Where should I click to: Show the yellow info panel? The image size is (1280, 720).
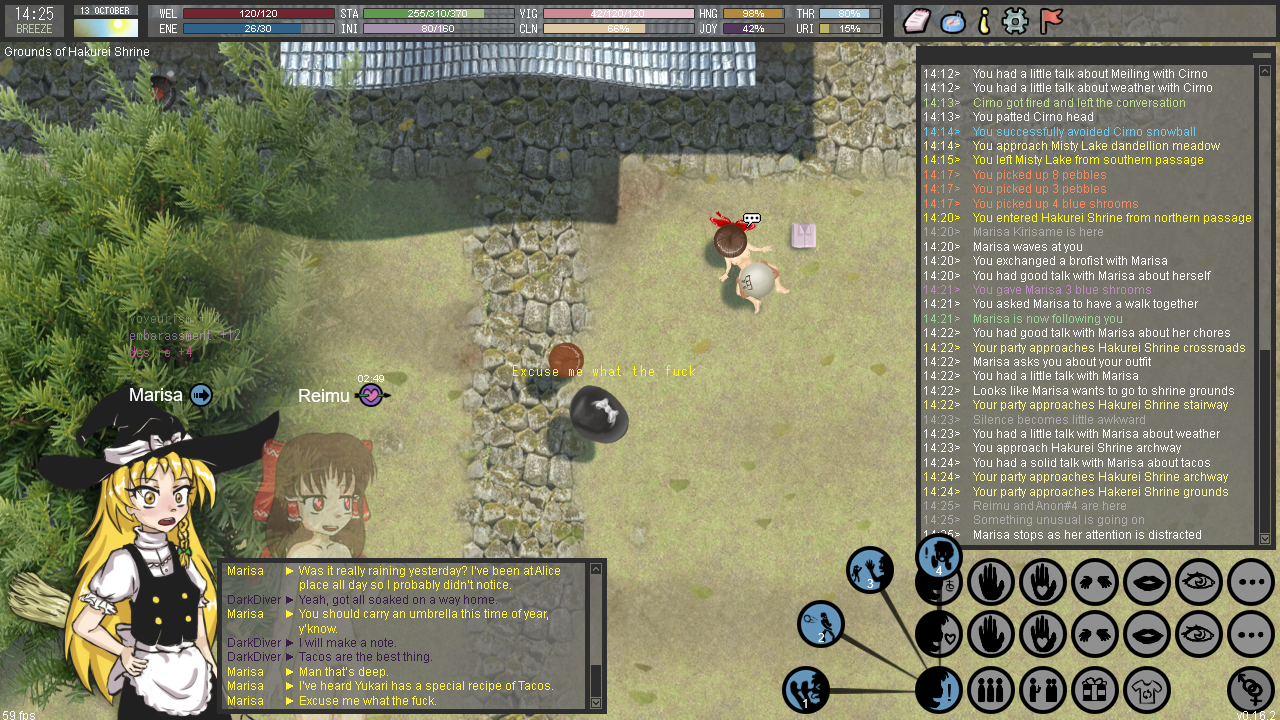984,21
